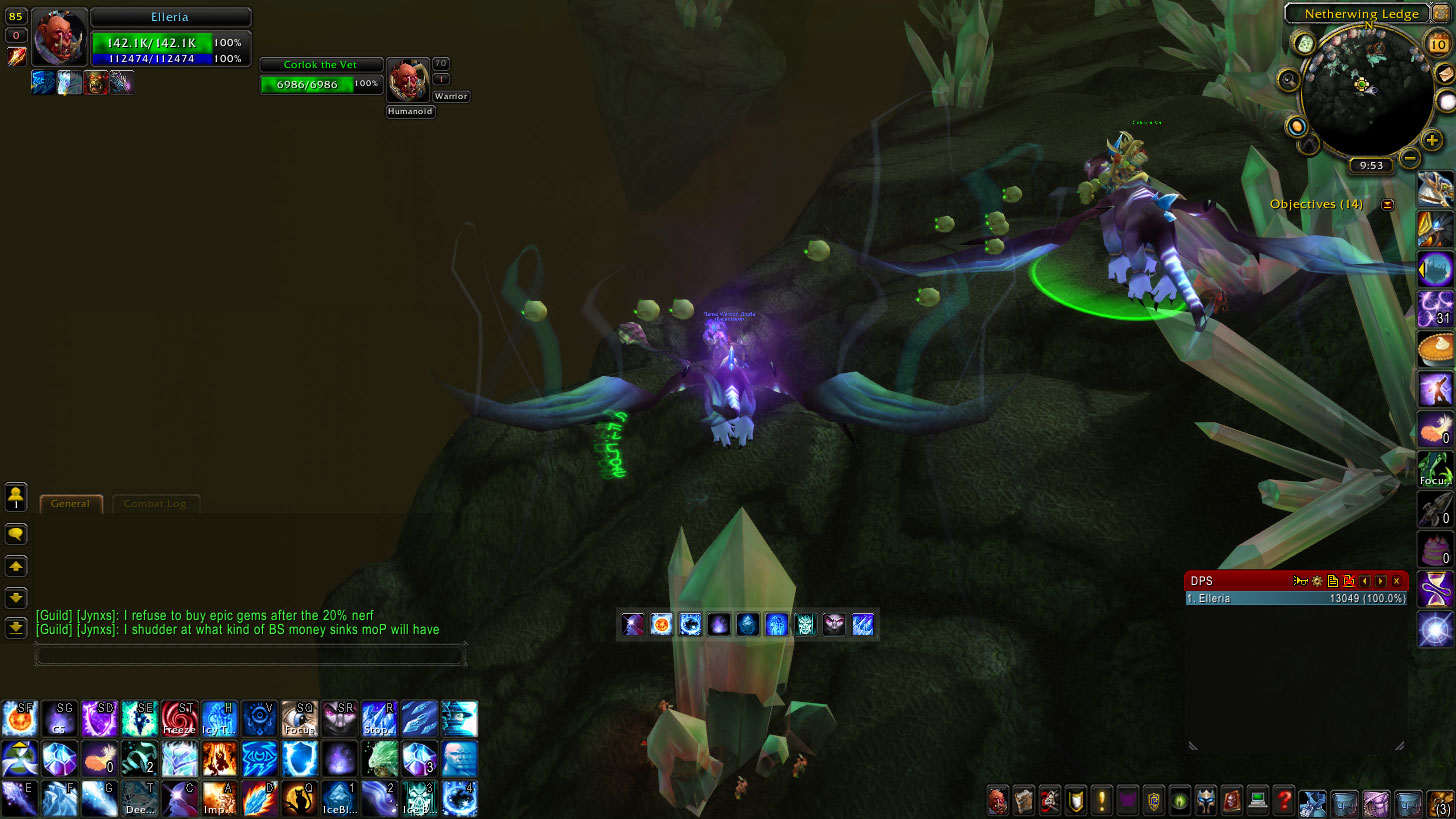Click Elleria's player portrait
1456x819 pixels.
pos(60,38)
